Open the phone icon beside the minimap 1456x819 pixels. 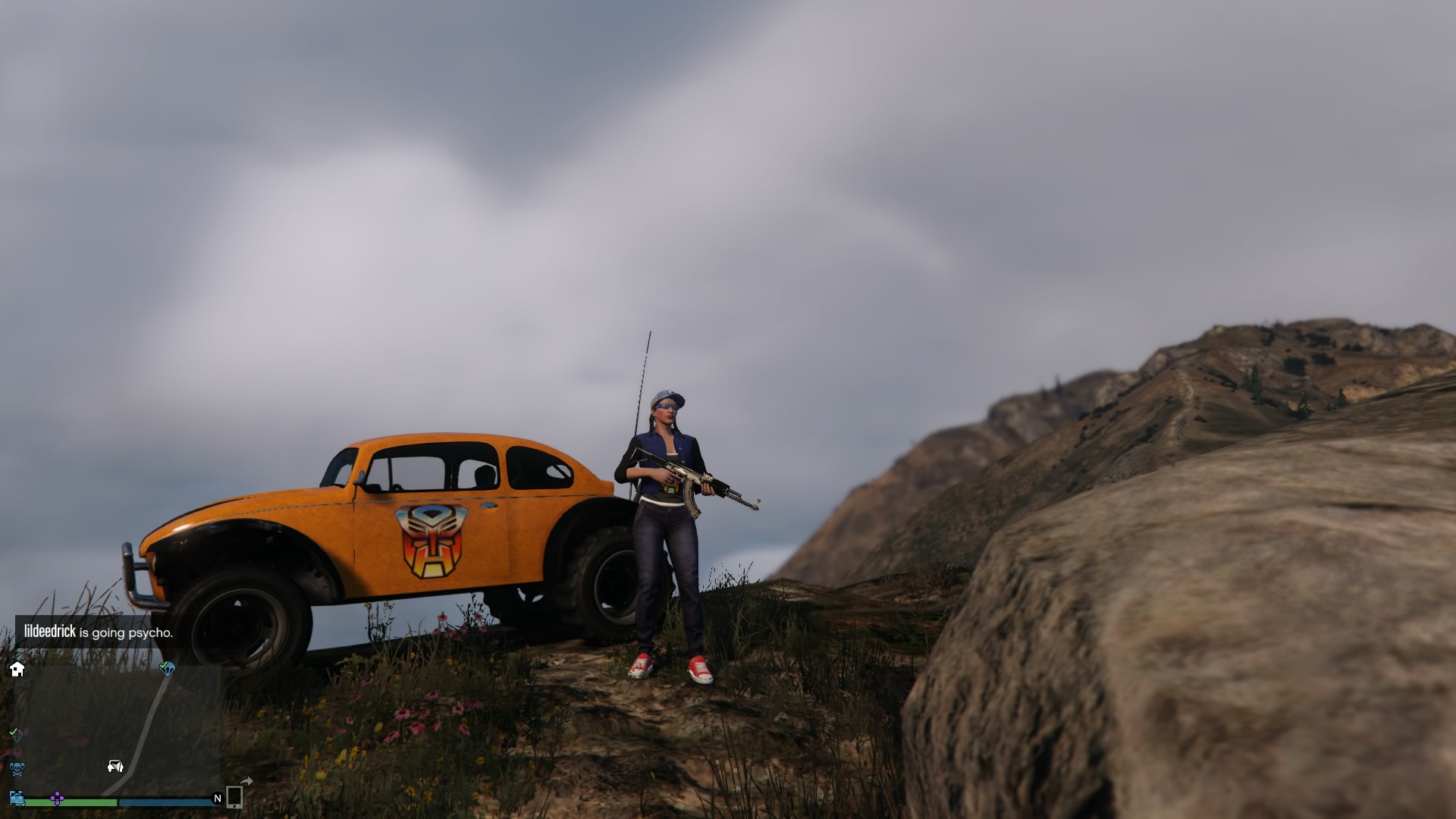tap(234, 797)
